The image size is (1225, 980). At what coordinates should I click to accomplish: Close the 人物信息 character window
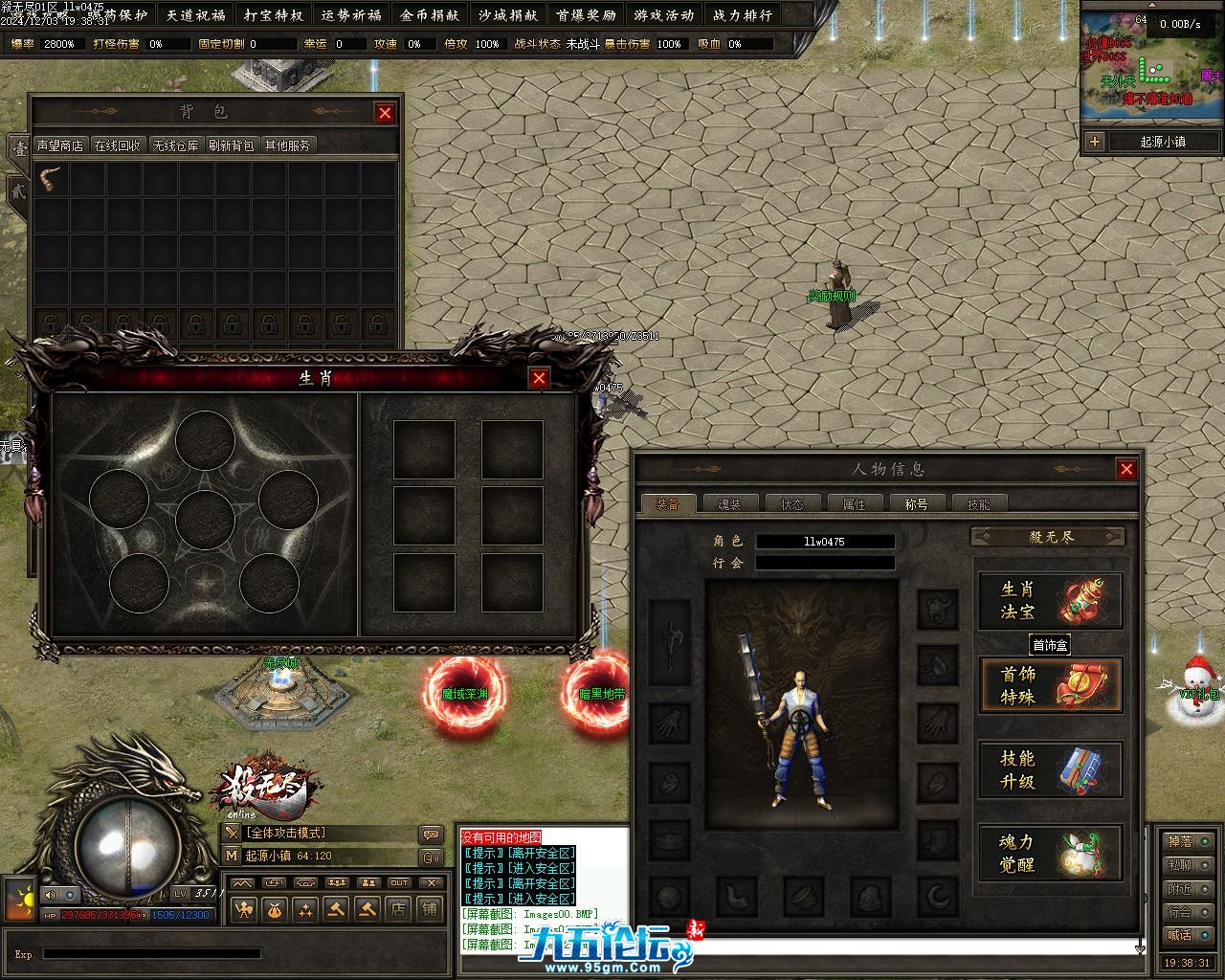pos(1126,469)
